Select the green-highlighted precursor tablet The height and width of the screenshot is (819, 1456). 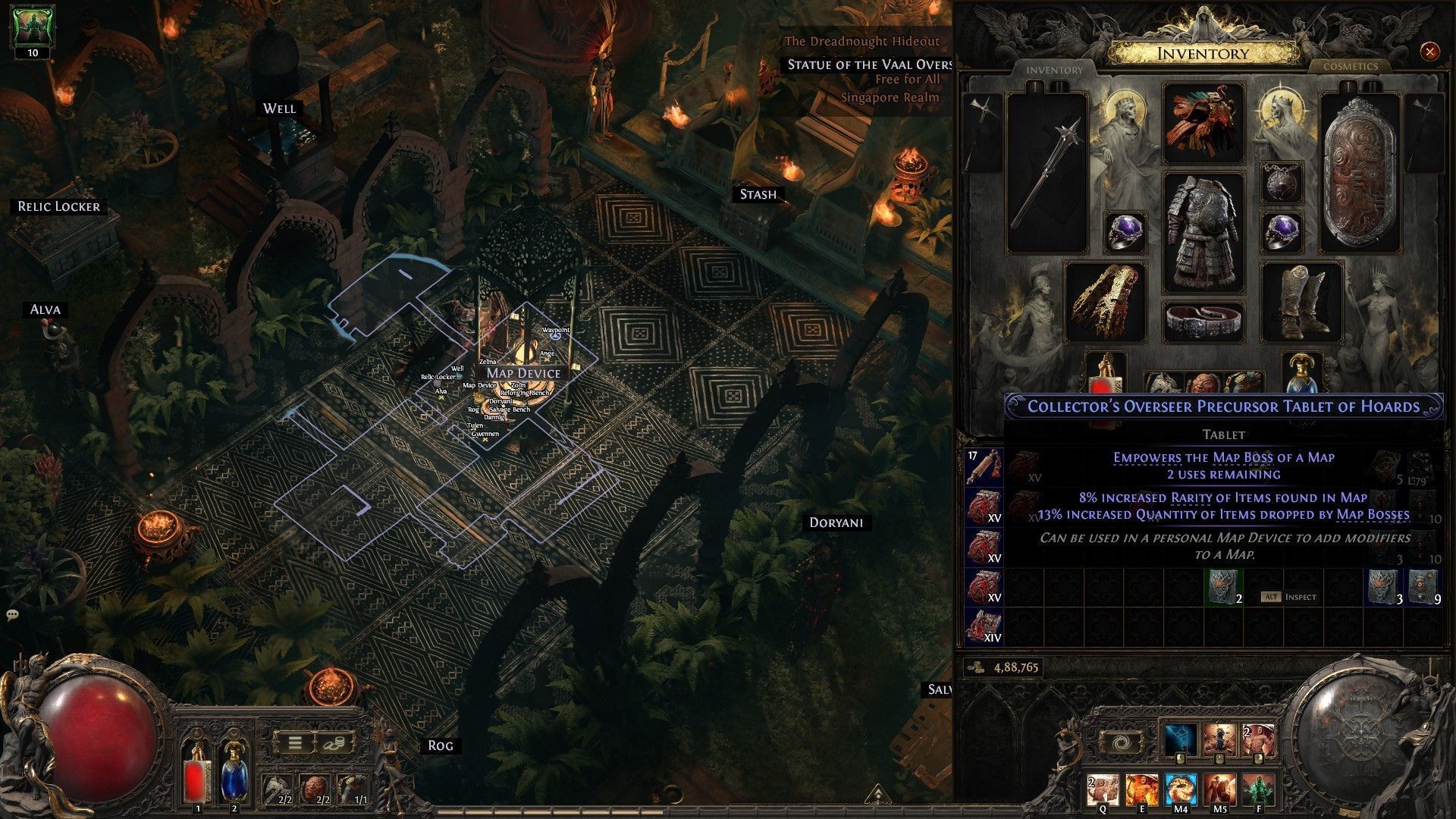(x=1224, y=588)
